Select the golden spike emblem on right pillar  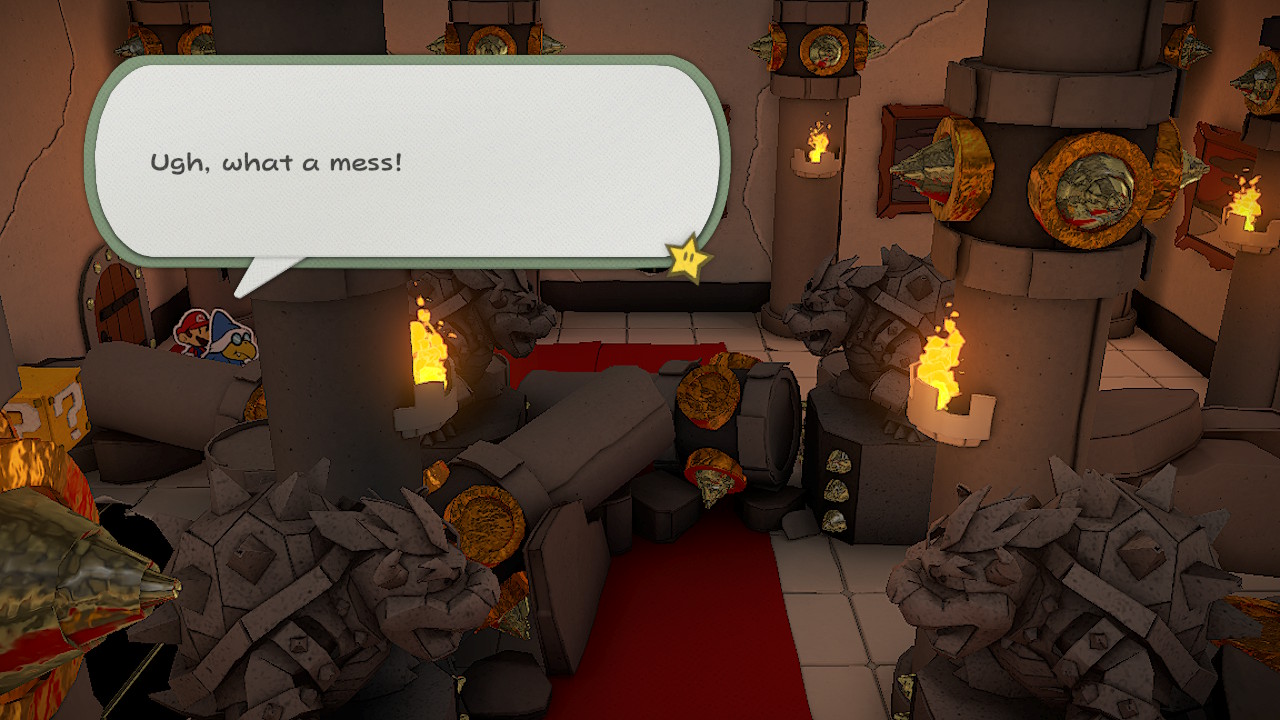coord(1085,185)
